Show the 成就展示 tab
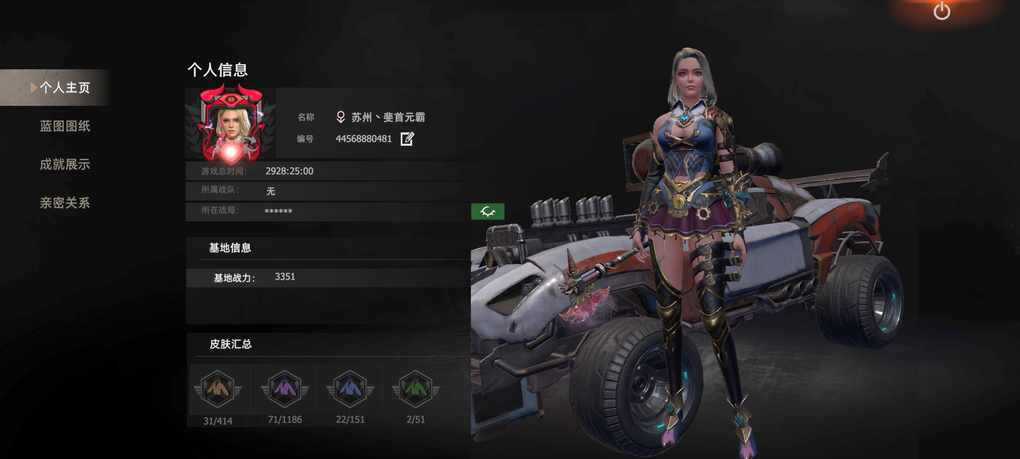Viewport: 1020px width, 459px height. tap(64, 164)
